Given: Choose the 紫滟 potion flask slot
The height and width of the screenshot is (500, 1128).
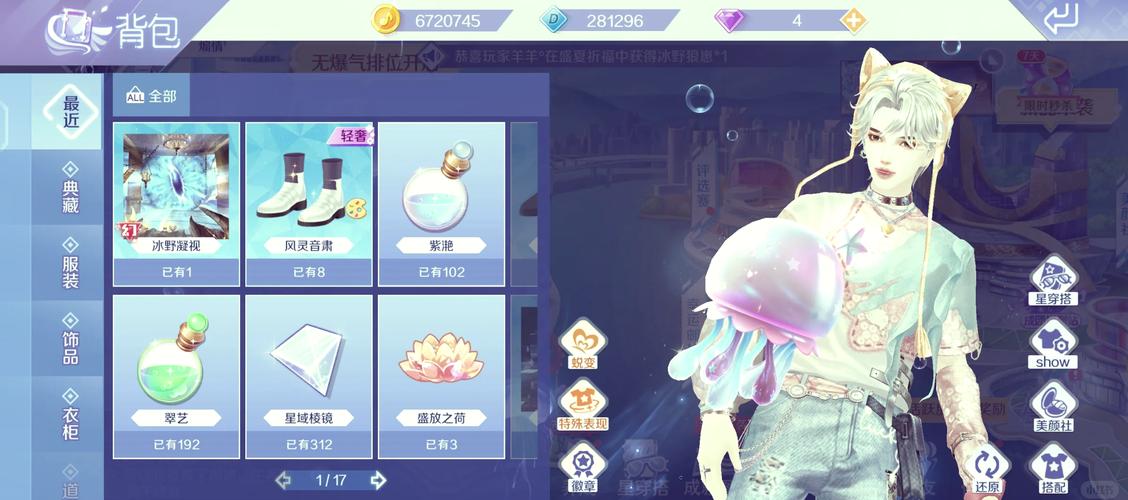Looking at the screenshot, I should click(441, 202).
